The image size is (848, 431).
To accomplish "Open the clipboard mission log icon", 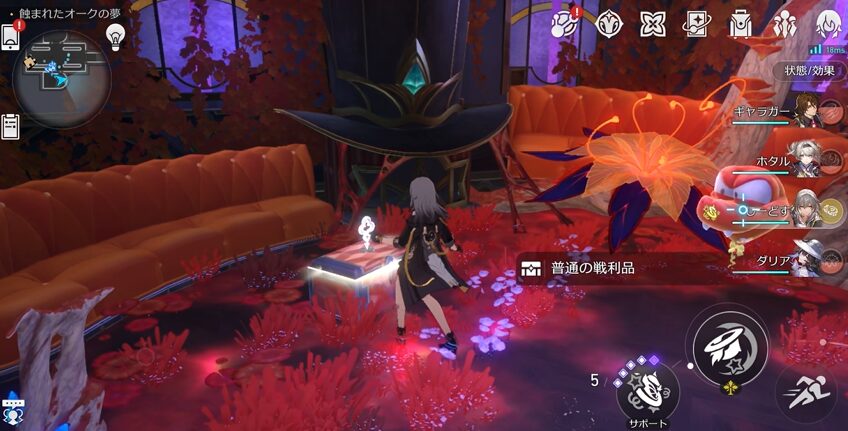I will pyautogui.click(x=12, y=125).
